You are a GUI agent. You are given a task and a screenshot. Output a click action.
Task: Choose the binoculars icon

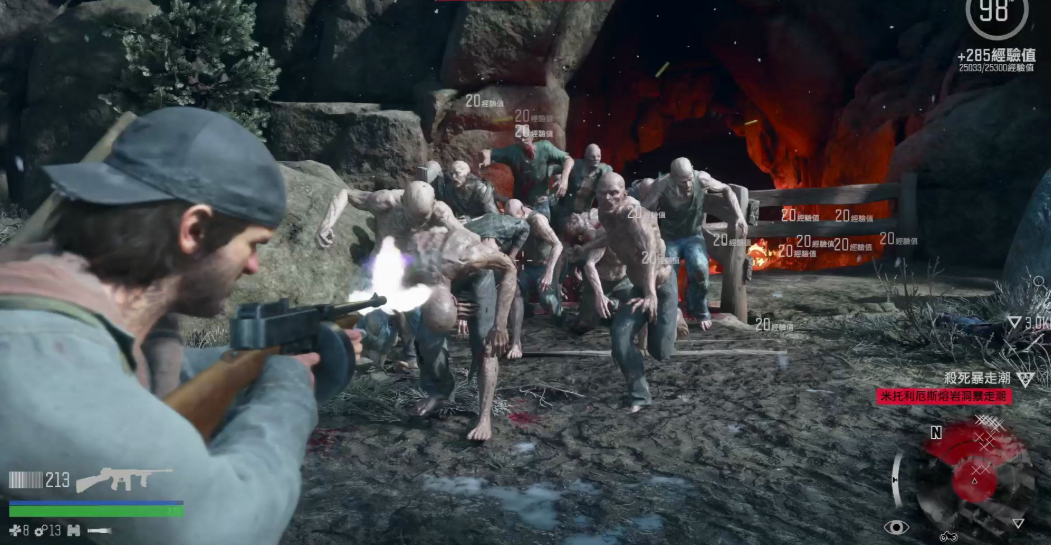click(73, 530)
